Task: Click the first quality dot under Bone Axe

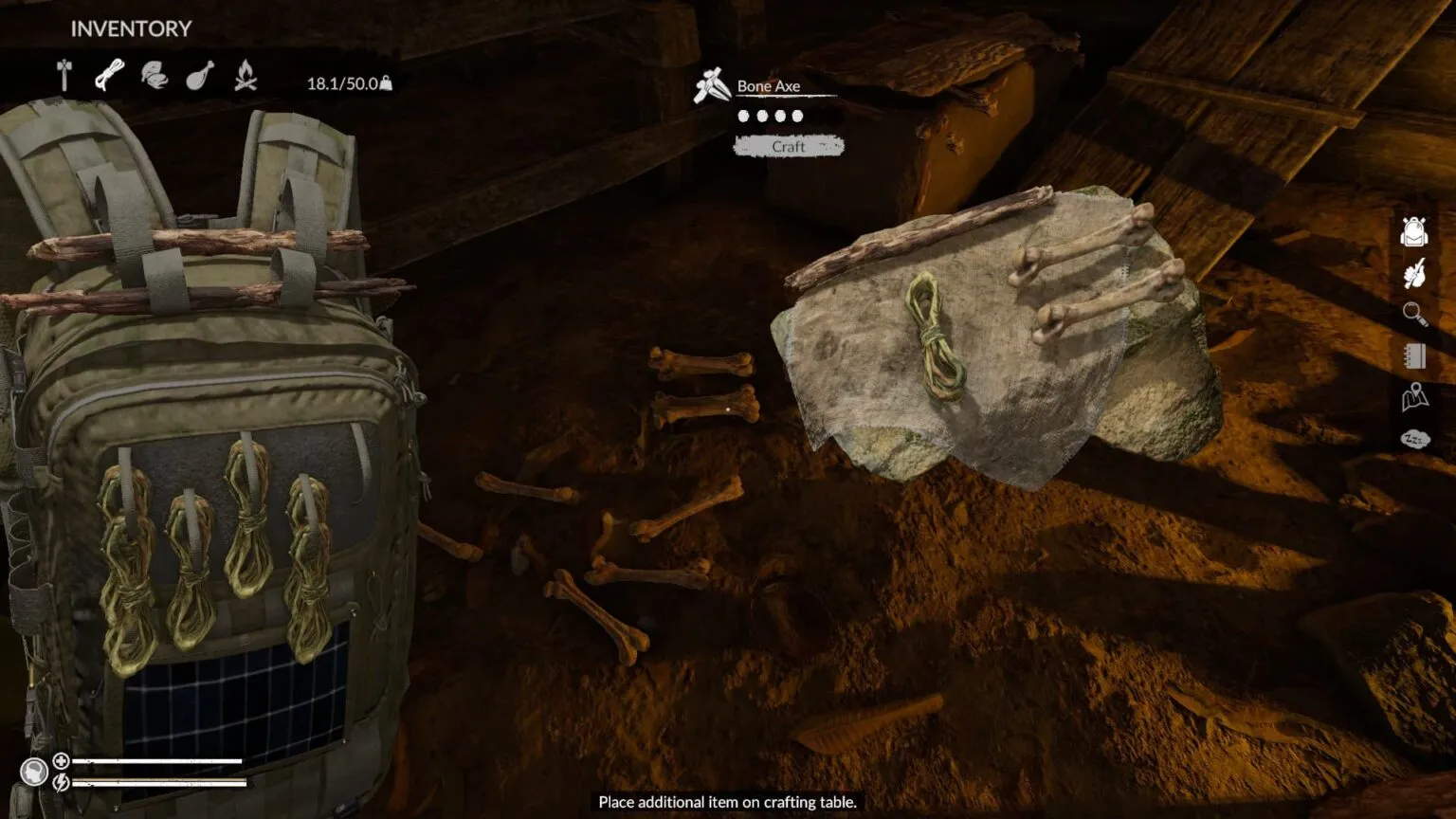Action: (x=745, y=115)
